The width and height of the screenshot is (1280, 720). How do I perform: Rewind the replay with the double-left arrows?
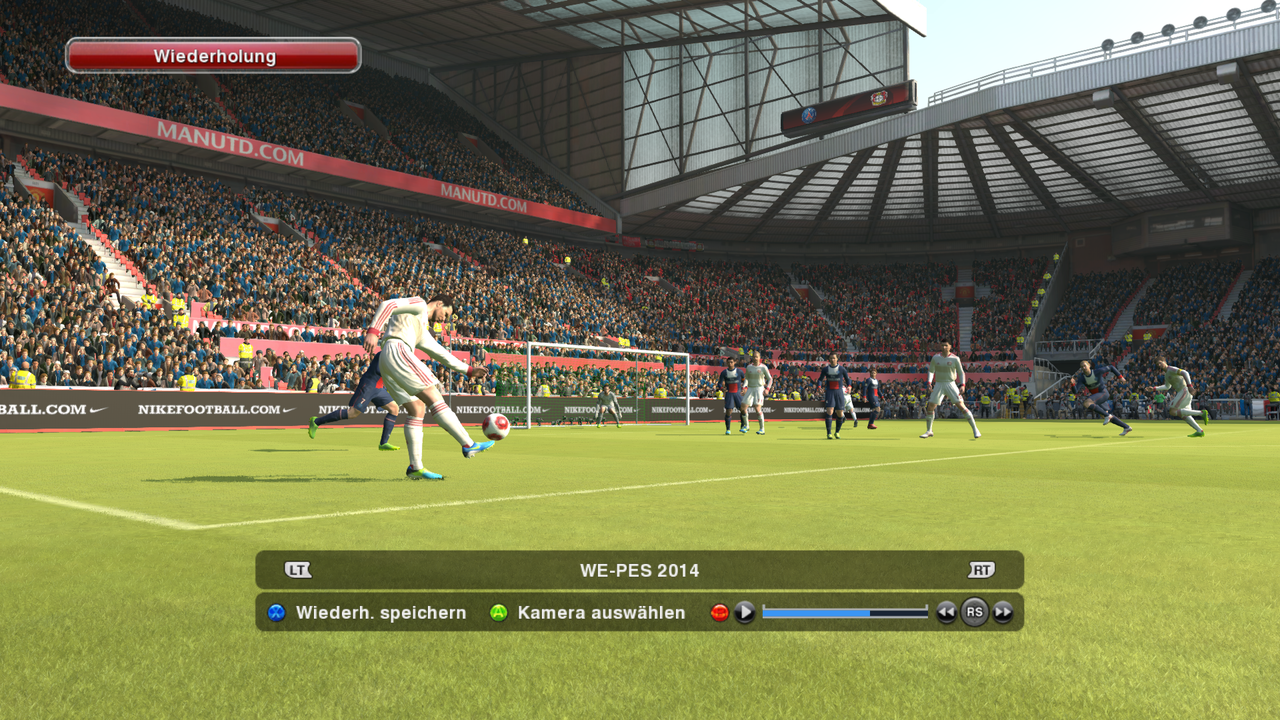946,613
